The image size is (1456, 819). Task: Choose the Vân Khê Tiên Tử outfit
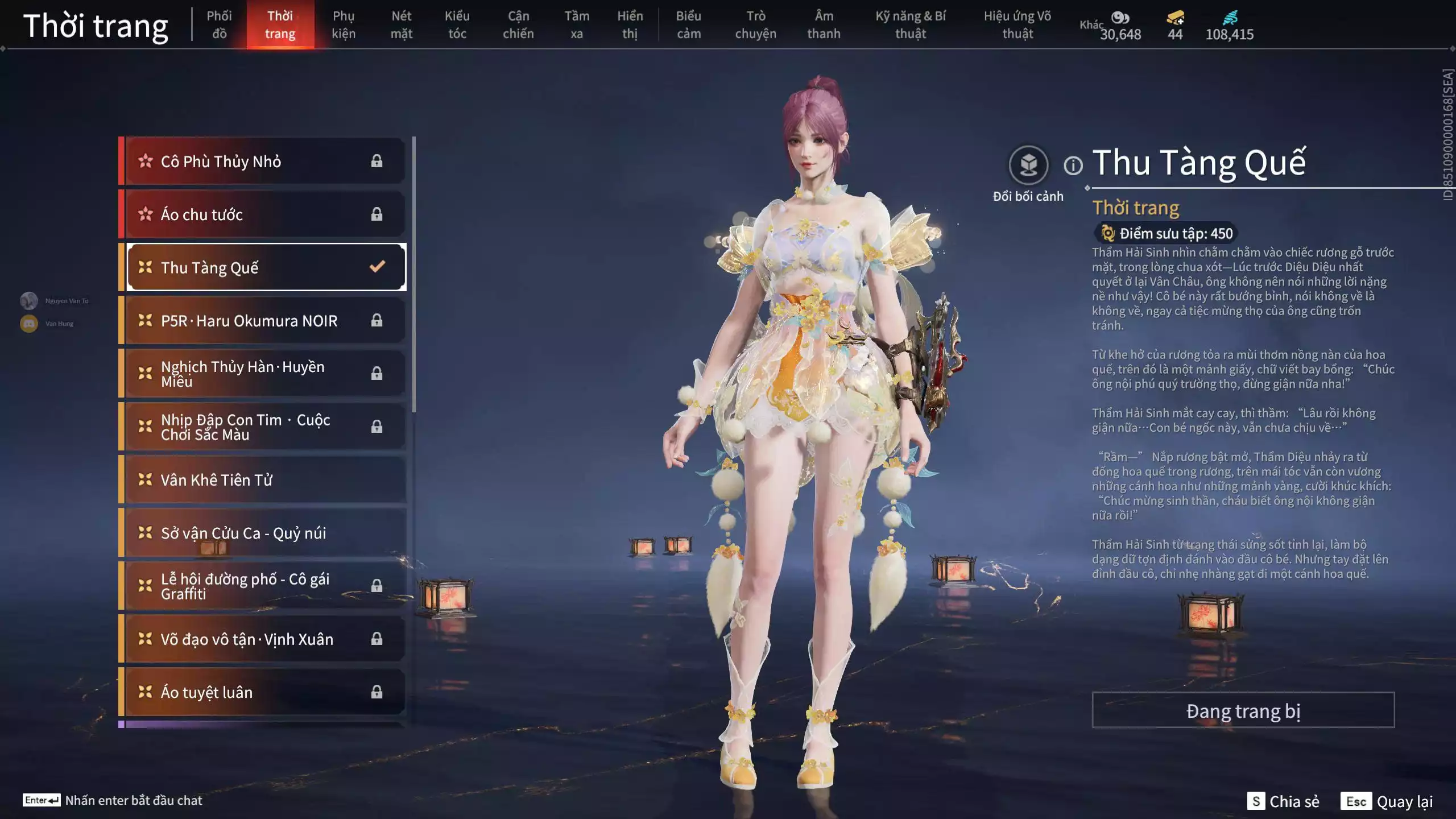pyautogui.click(x=265, y=480)
